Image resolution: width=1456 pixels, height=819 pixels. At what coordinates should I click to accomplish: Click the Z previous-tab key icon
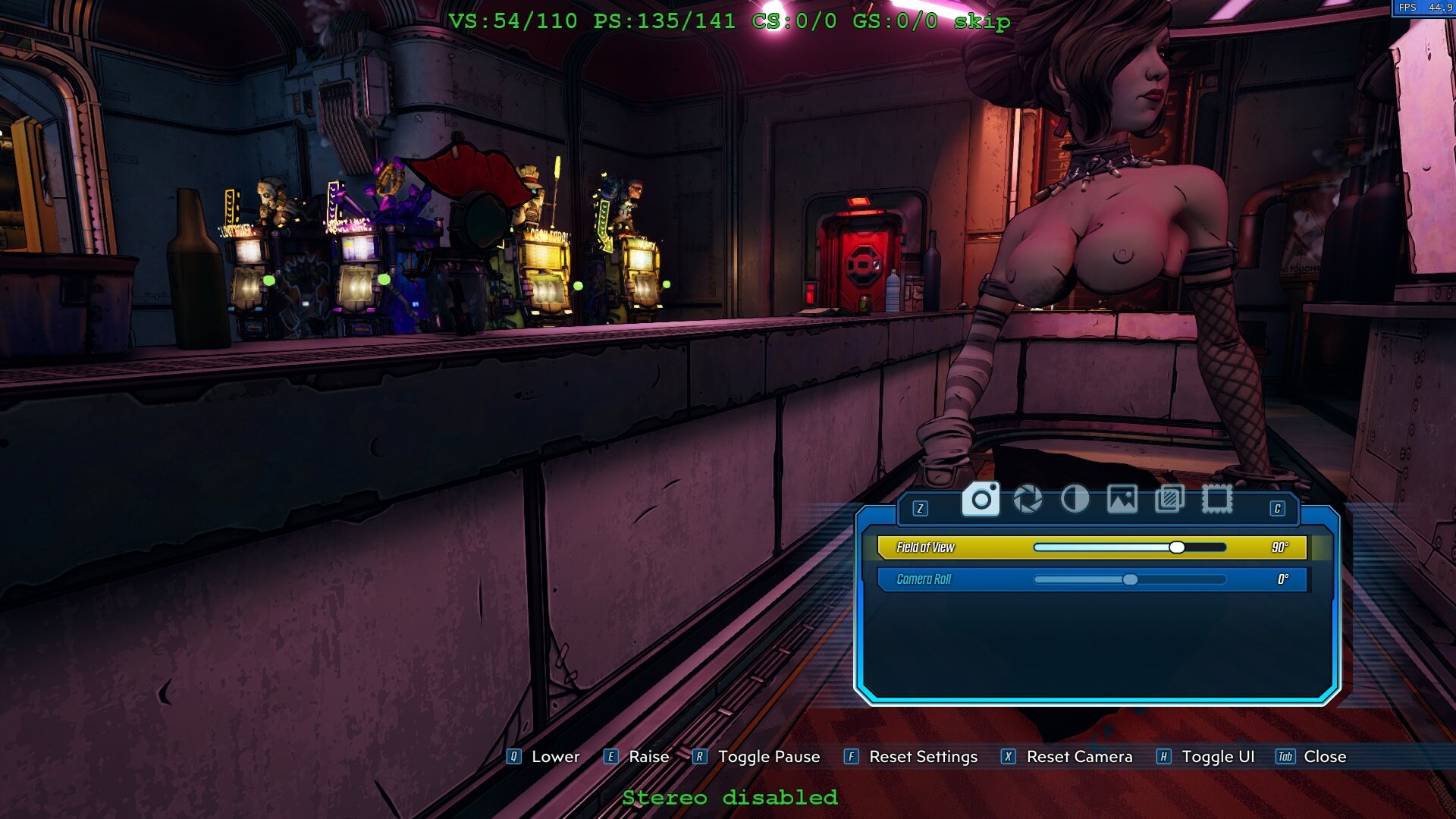(x=920, y=510)
